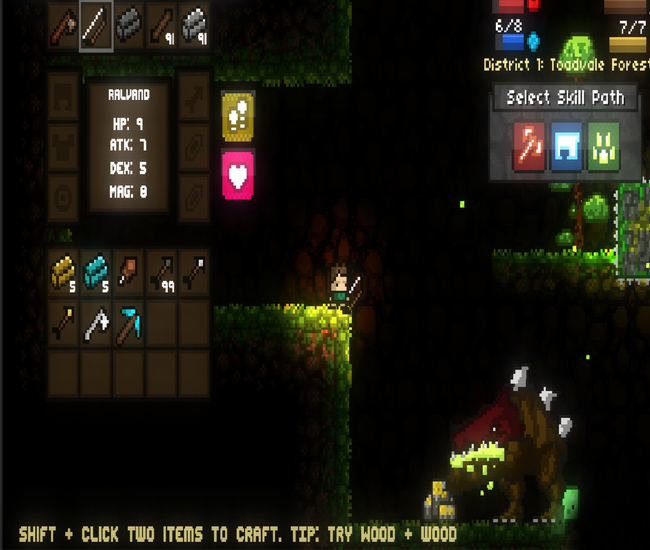Choose the blue armor skill path
The height and width of the screenshot is (550, 650).
click(x=566, y=147)
